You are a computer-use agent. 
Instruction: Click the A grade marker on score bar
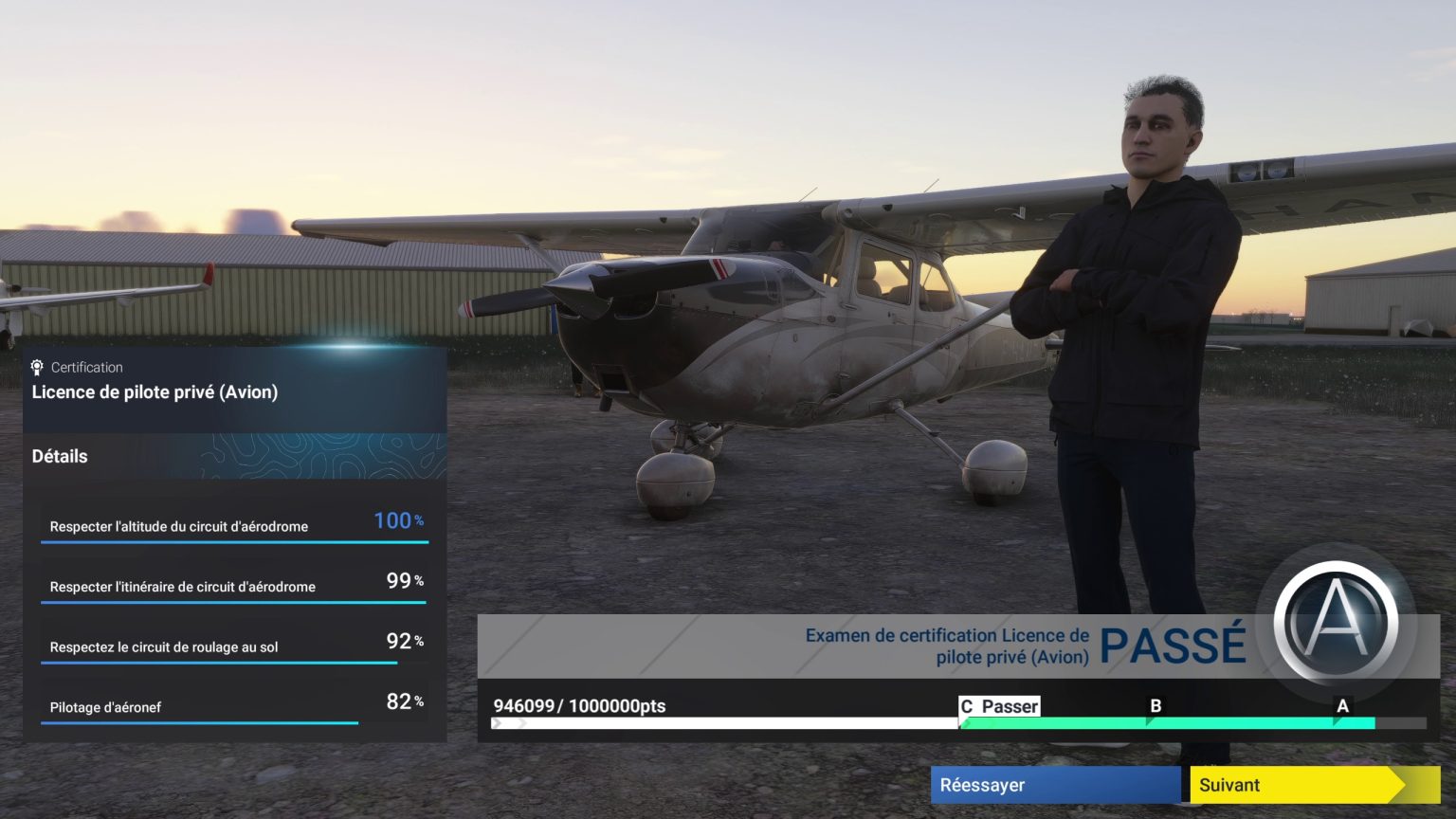pos(1342,706)
